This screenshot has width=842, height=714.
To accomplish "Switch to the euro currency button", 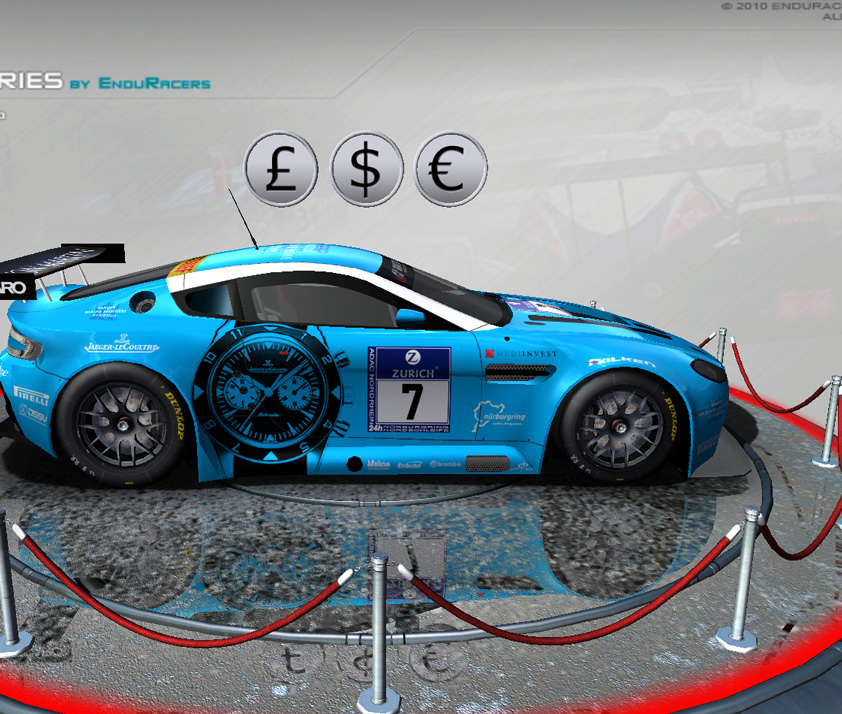I will pyautogui.click(x=451, y=168).
